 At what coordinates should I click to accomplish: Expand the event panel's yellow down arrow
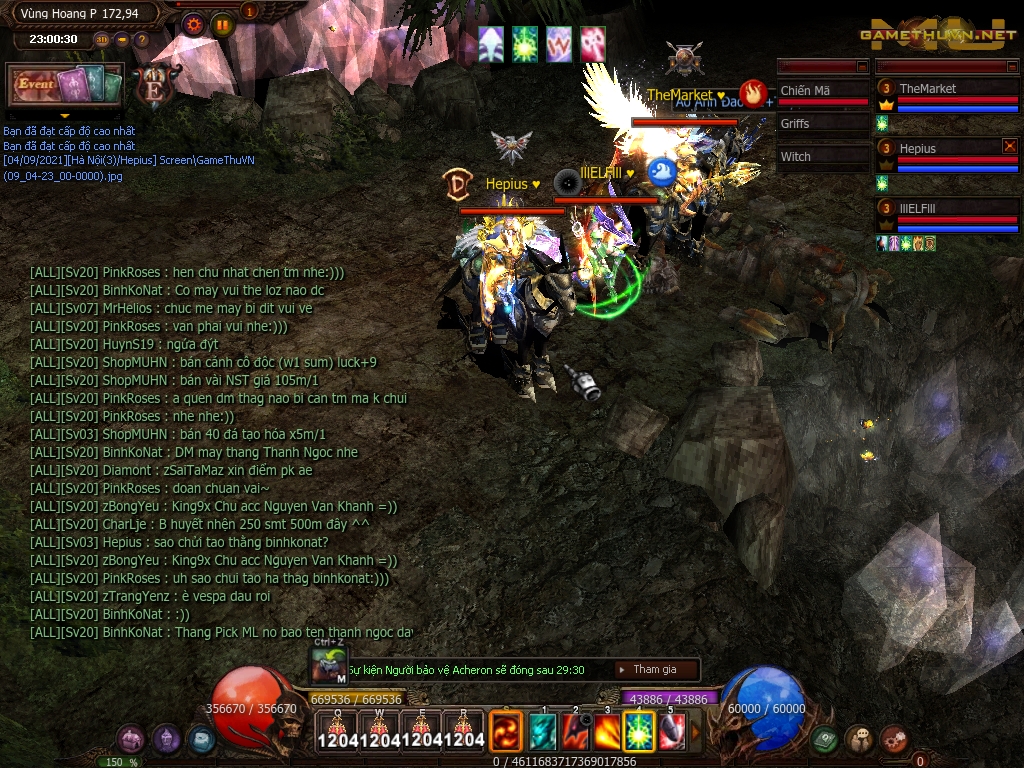click(x=65, y=116)
